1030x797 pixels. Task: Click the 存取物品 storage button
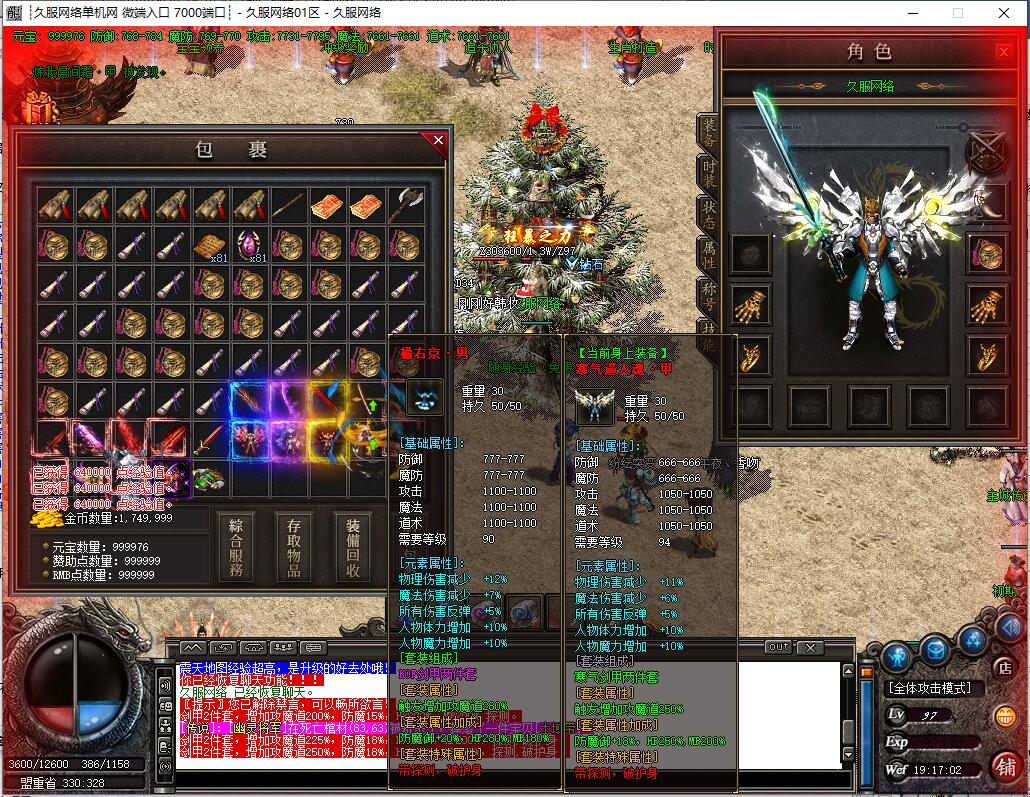click(294, 546)
